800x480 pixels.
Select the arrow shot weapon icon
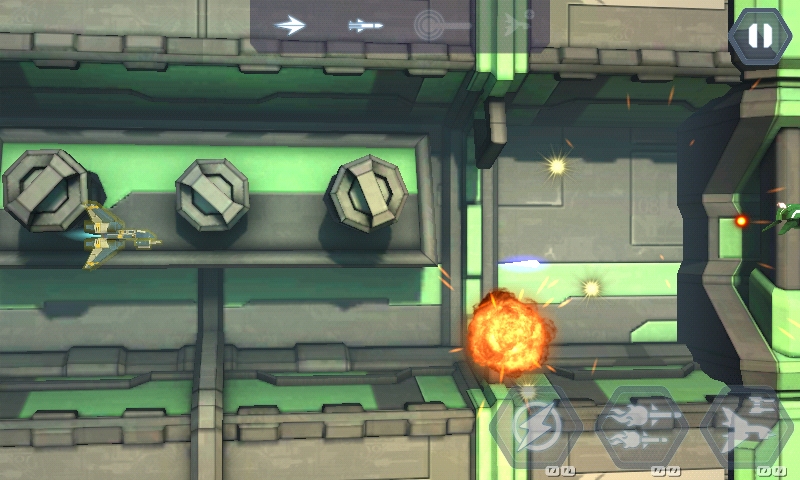point(290,25)
